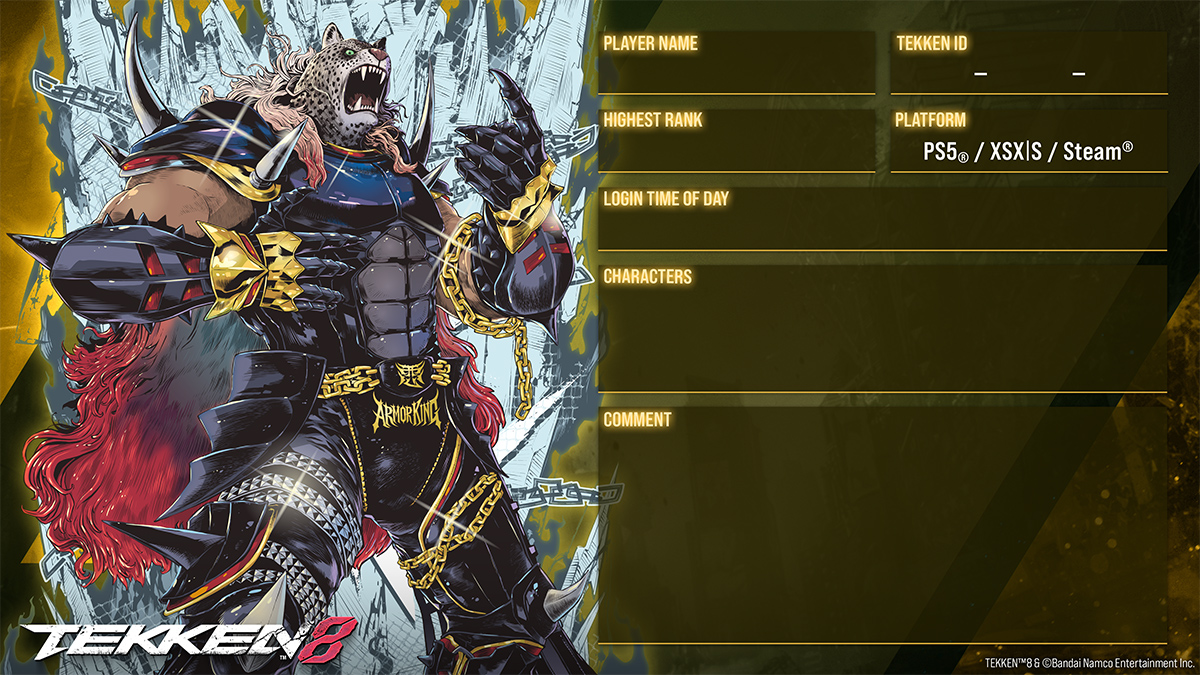Click the Highest Rank field
1200x675 pixels.
pos(736,150)
